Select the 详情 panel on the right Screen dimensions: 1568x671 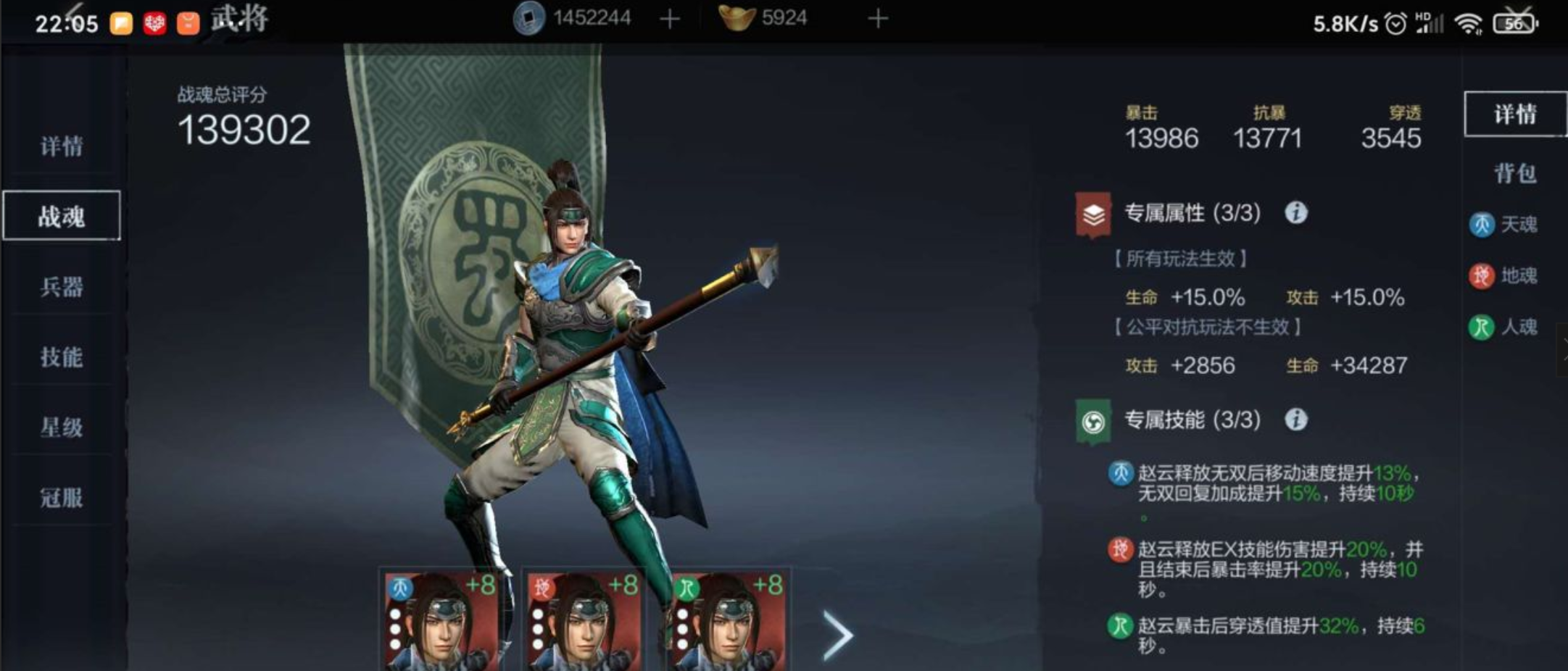click(1515, 114)
